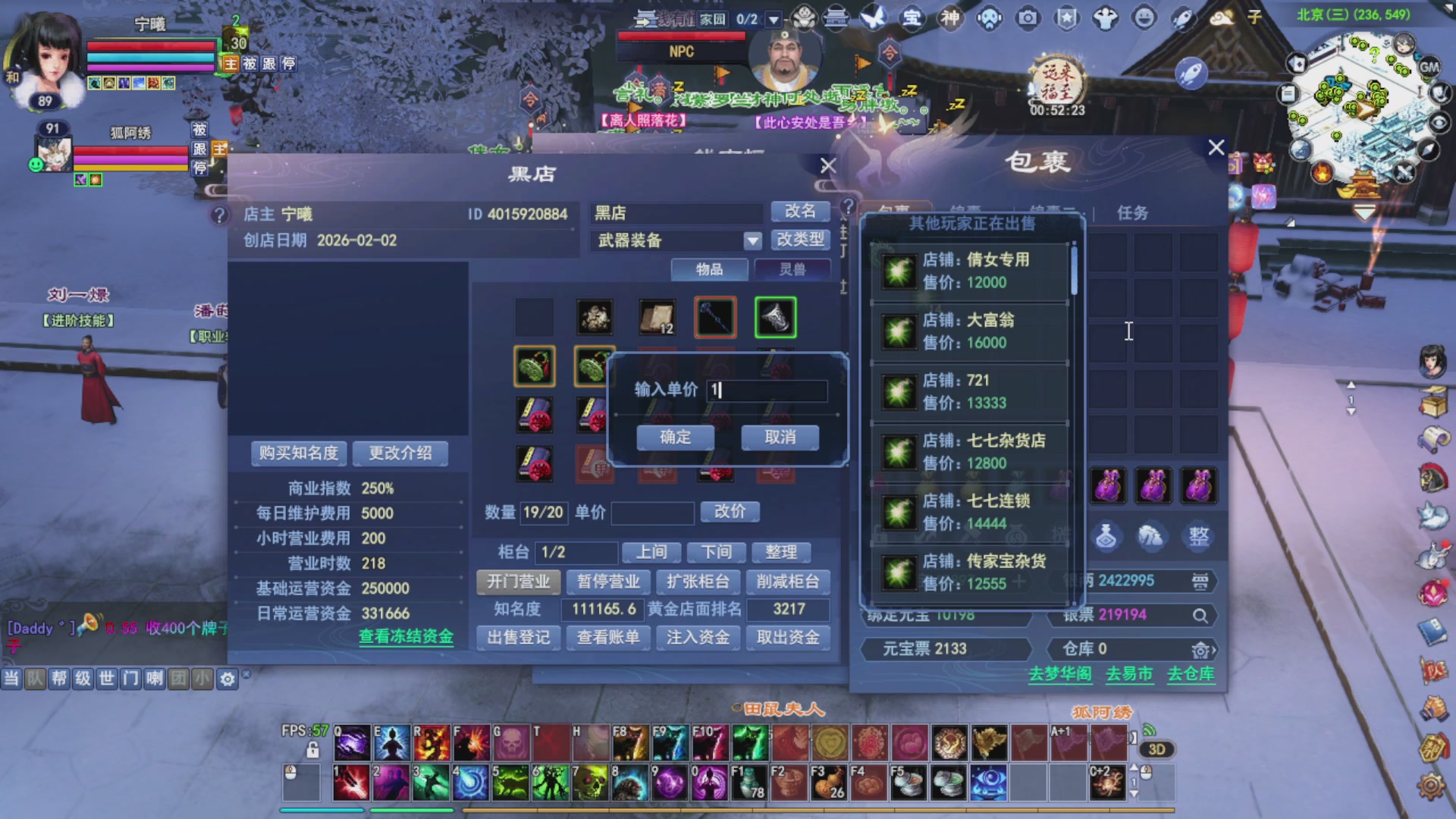Open the 宝 treasure icon in top bar

(x=912, y=19)
